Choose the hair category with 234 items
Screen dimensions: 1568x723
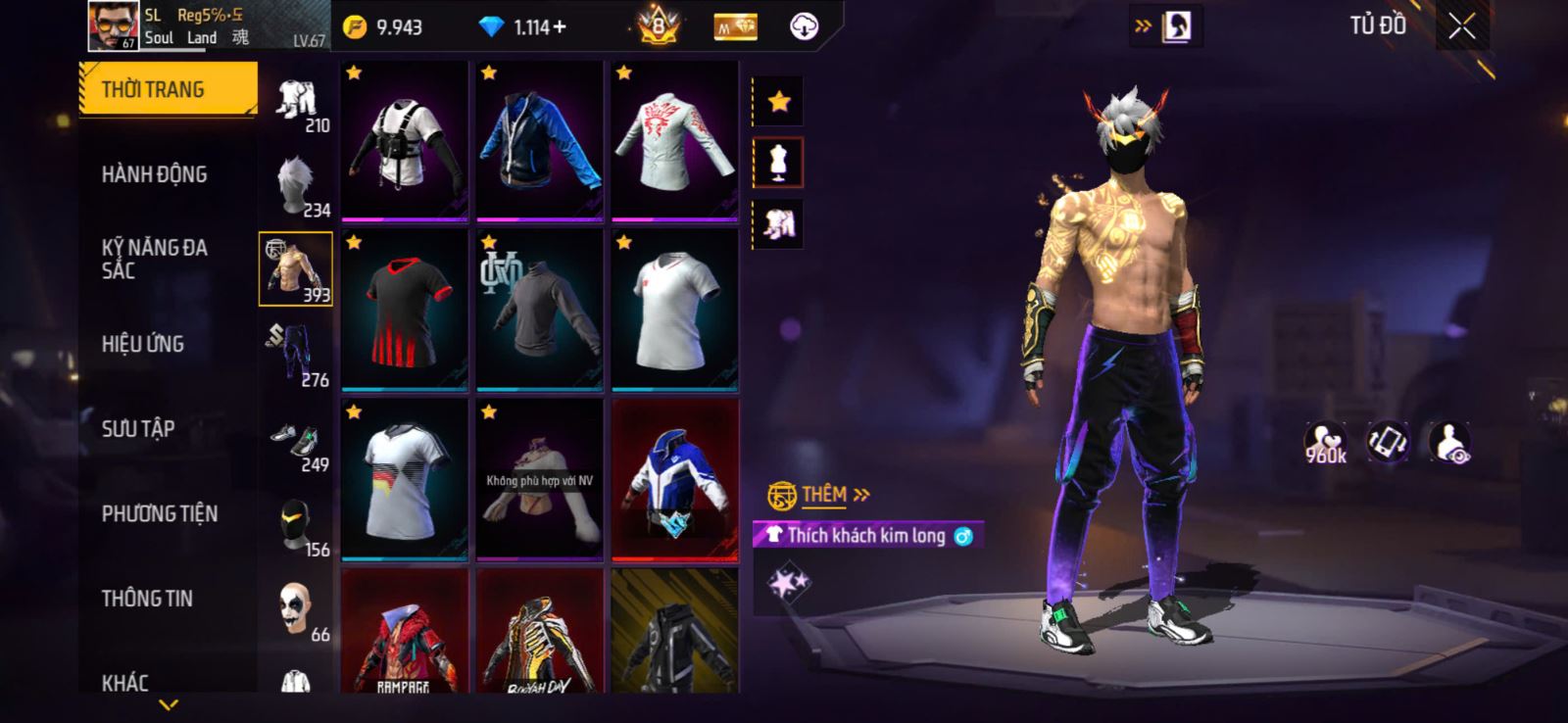pyautogui.click(x=296, y=185)
